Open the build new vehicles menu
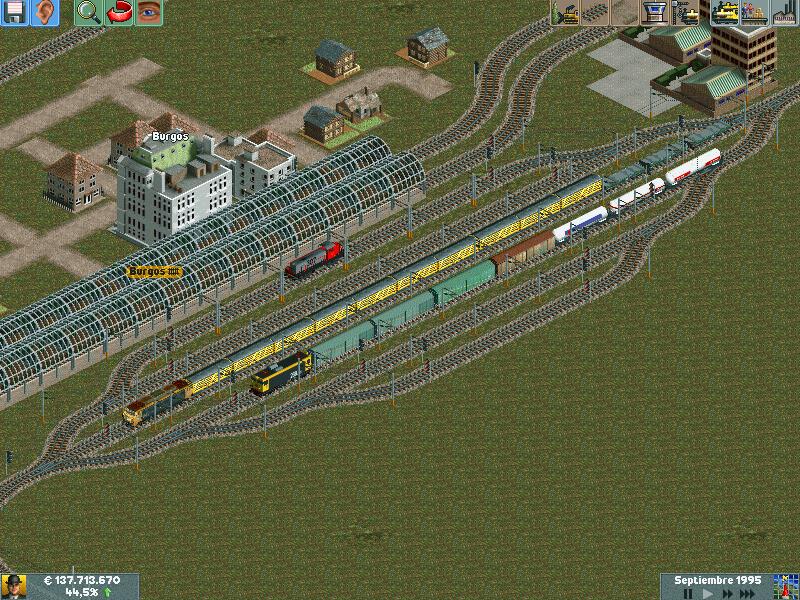Image resolution: width=800 pixels, height=600 pixels. [x=686, y=12]
